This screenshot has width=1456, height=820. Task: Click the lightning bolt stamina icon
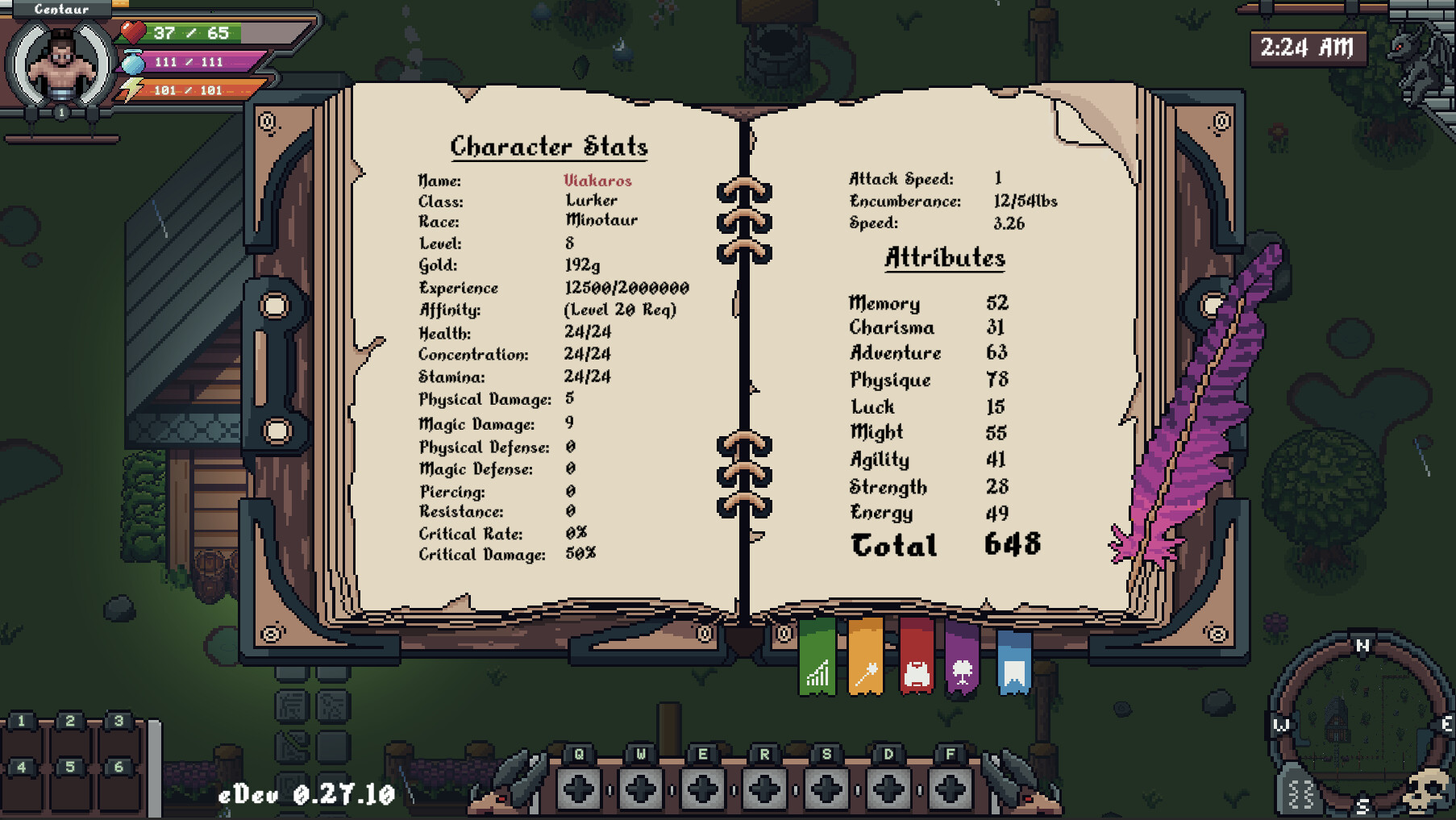[131, 89]
